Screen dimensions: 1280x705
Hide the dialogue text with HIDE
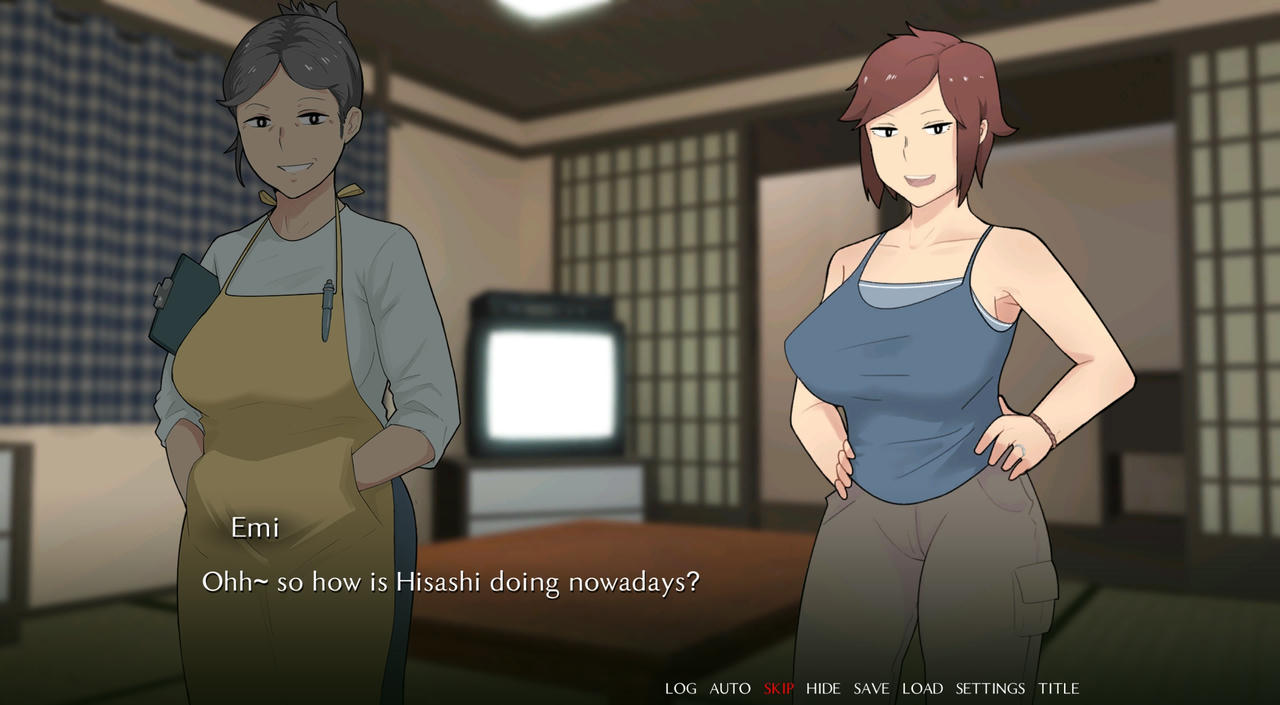(823, 688)
